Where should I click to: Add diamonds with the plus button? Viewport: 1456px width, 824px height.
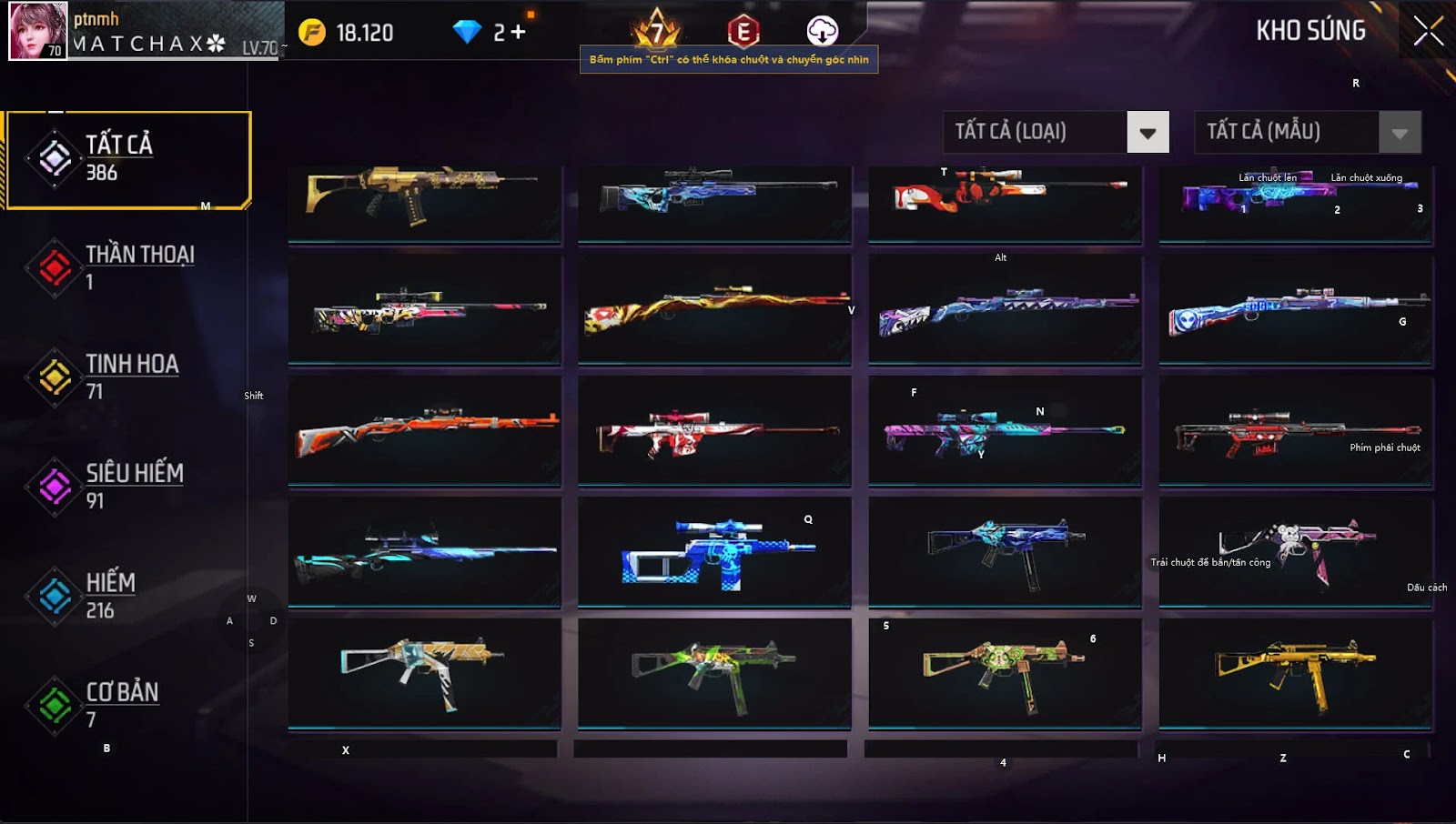(x=519, y=33)
